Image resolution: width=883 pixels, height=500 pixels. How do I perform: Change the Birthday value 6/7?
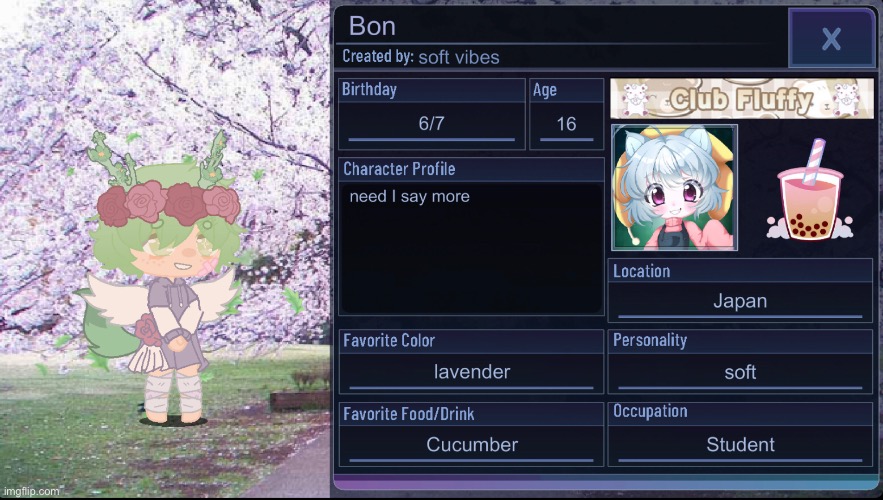point(431,124)
